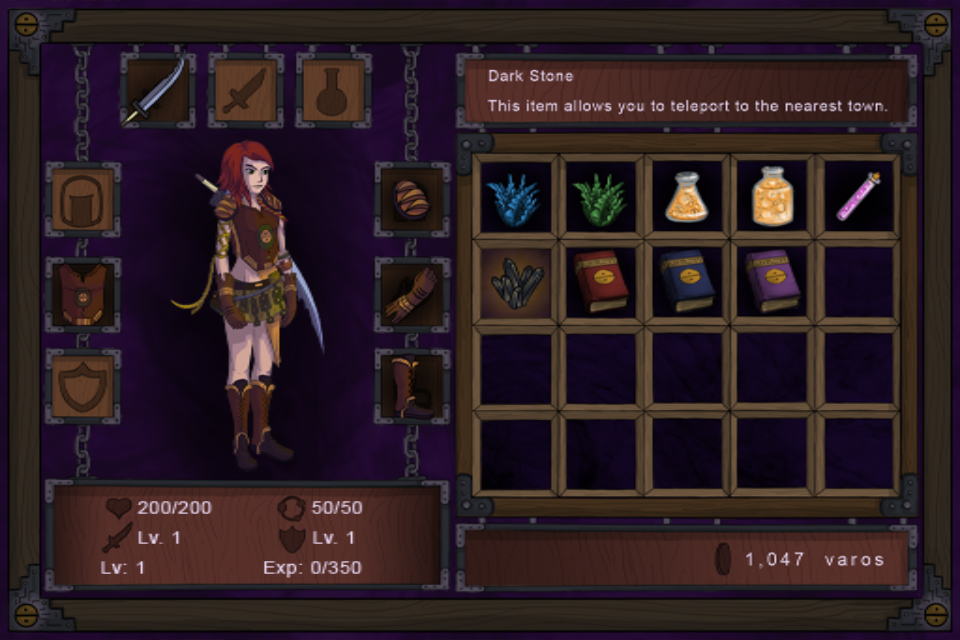Select the leather boots equipment slot
The image size is (960, 640).
(412, 386)
